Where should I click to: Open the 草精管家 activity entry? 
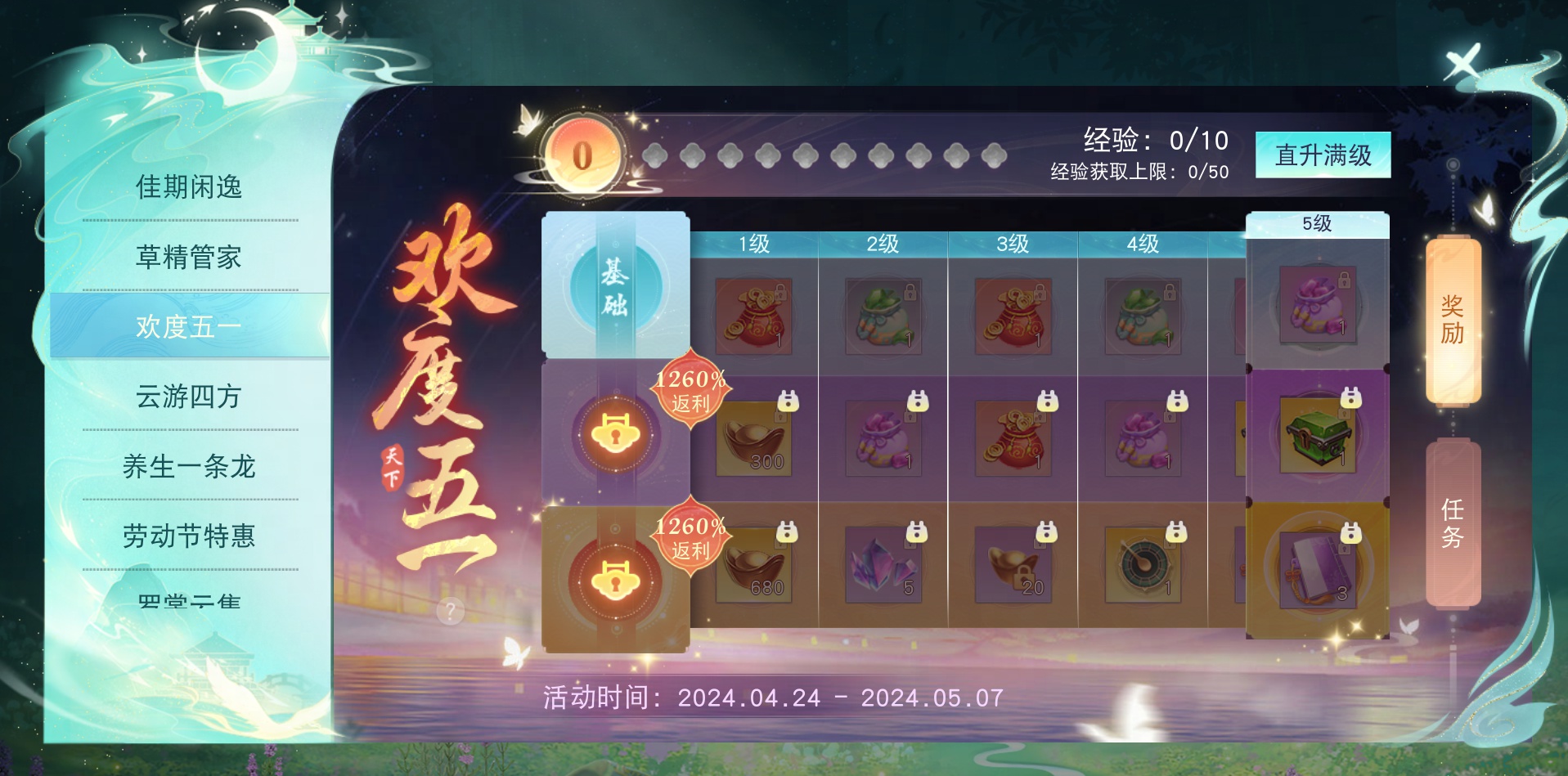(x=187, y=257)
